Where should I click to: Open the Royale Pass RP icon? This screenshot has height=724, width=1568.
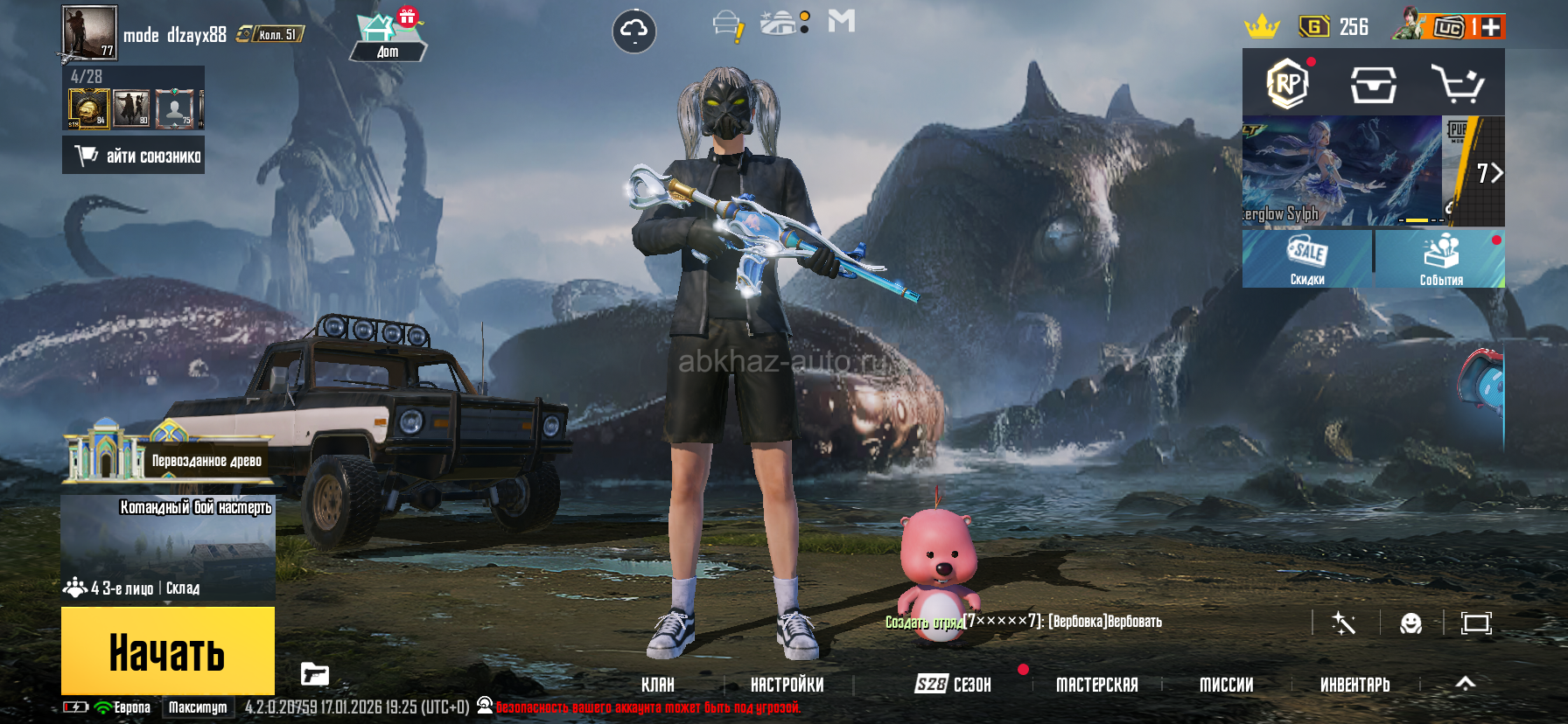tap(1287, 84)
